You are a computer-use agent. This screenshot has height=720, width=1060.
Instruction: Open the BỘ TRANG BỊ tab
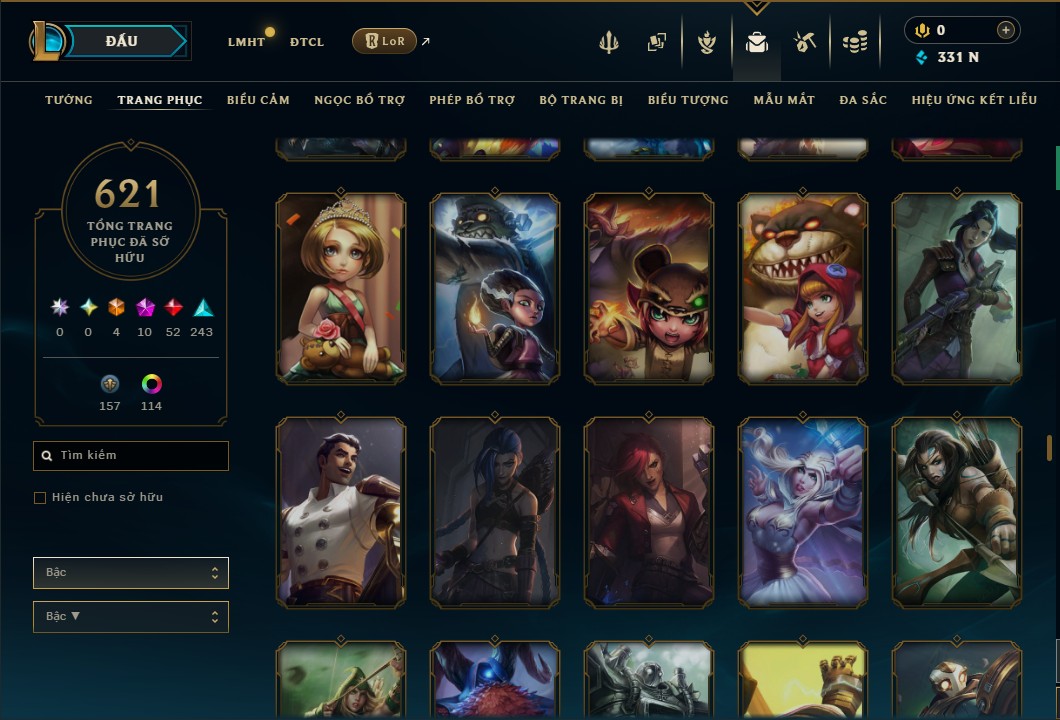[x=581, y=100]
